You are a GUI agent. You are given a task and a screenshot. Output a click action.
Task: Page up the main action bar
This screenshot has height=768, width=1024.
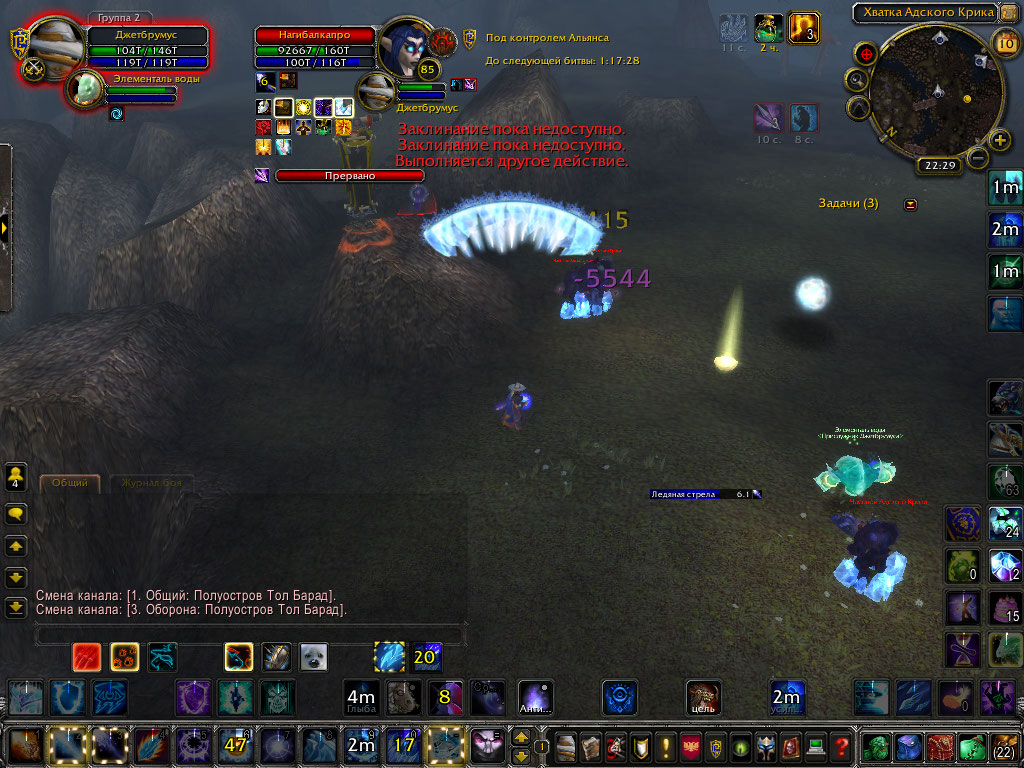coord(521,737)
